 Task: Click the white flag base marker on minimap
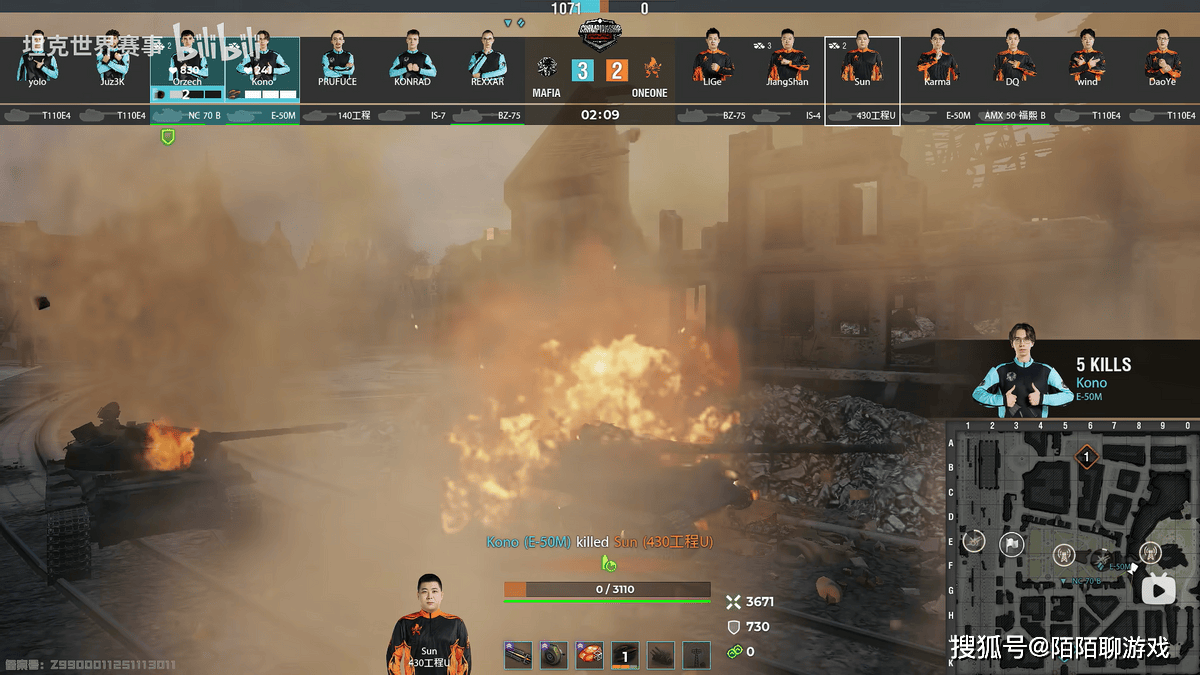pos(1011,545)
